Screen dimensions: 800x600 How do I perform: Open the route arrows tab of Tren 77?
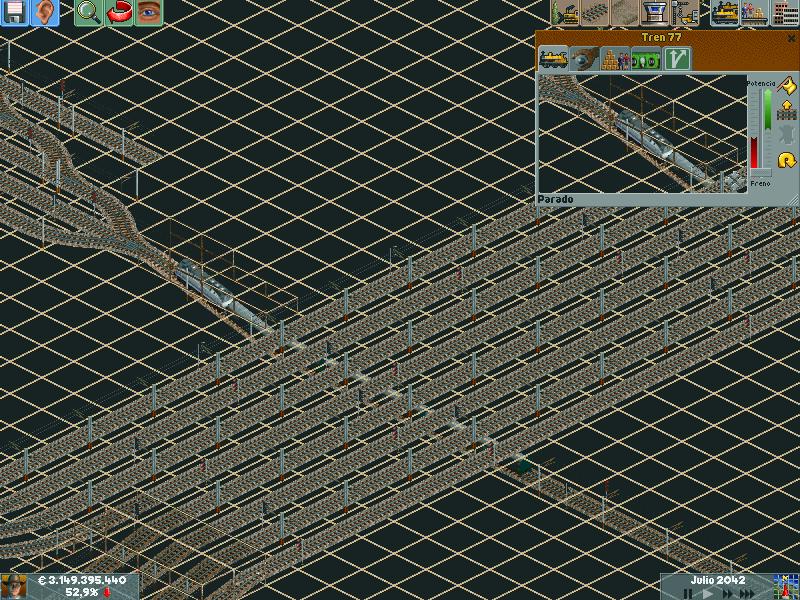point(678,59)
